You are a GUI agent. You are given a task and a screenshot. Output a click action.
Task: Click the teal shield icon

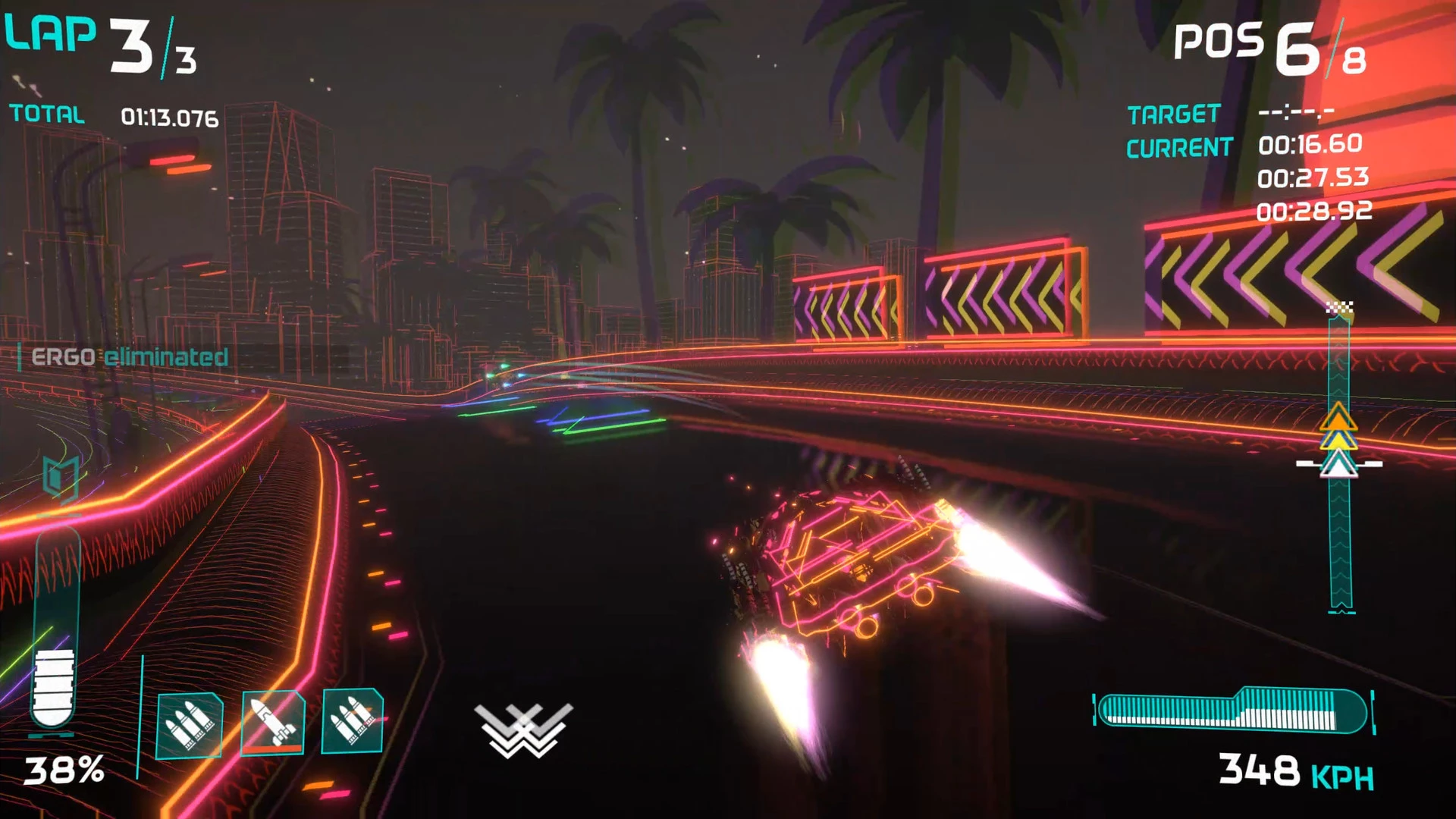(x=60, y=479)
